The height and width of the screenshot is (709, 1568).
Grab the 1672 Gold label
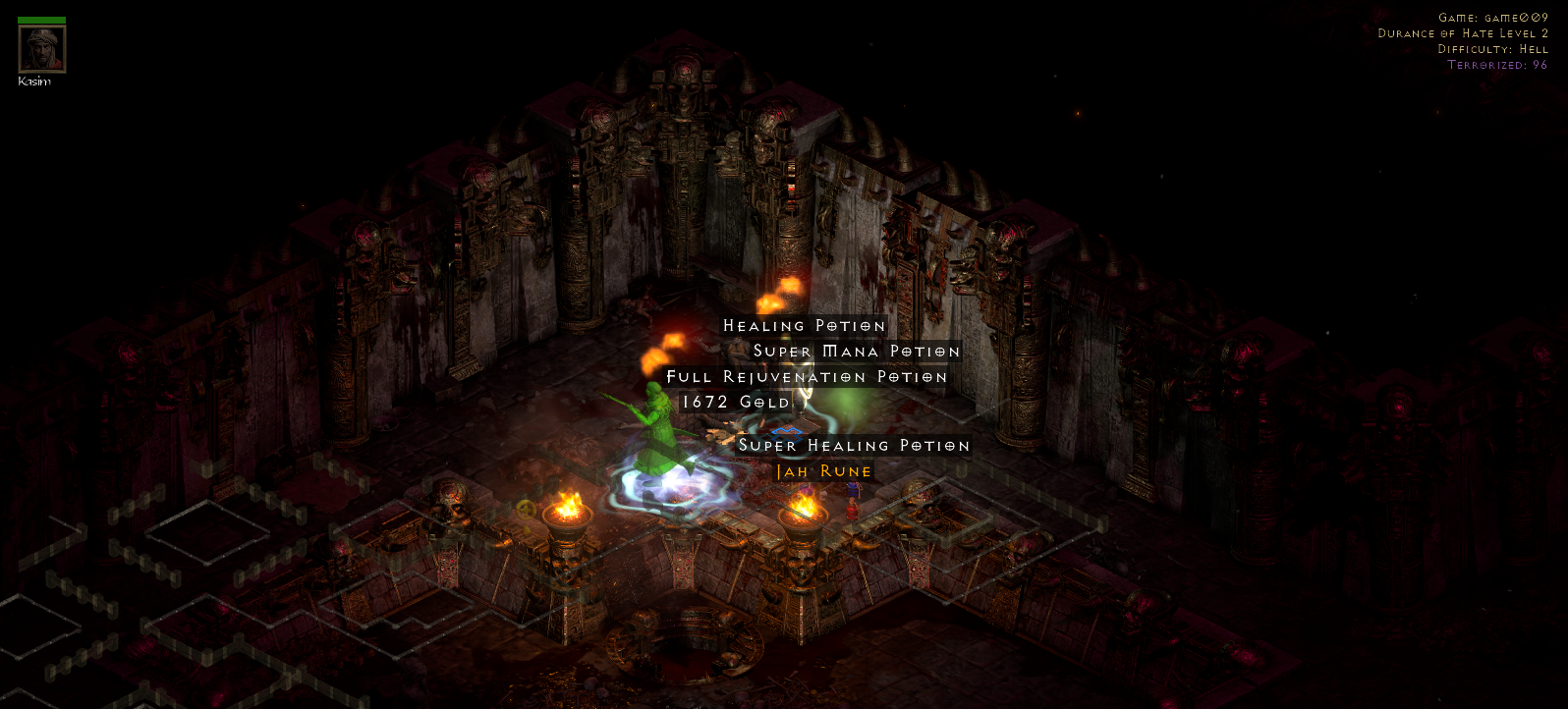pyautogui.click(x=736, y=402)
